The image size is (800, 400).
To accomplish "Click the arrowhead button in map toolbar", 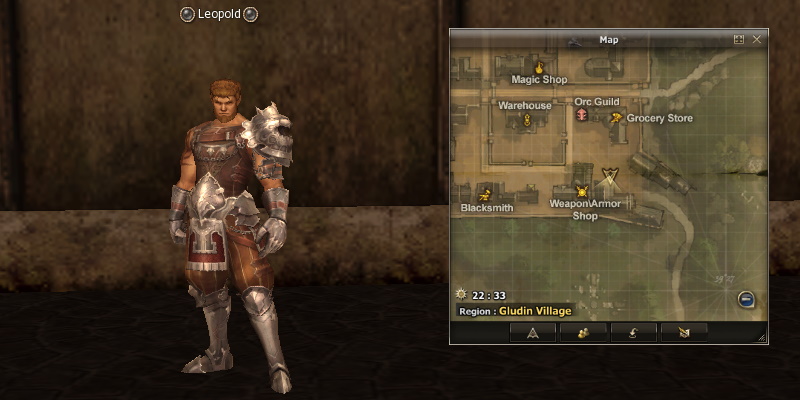I will pyautogui.click(x=533, y=333).
